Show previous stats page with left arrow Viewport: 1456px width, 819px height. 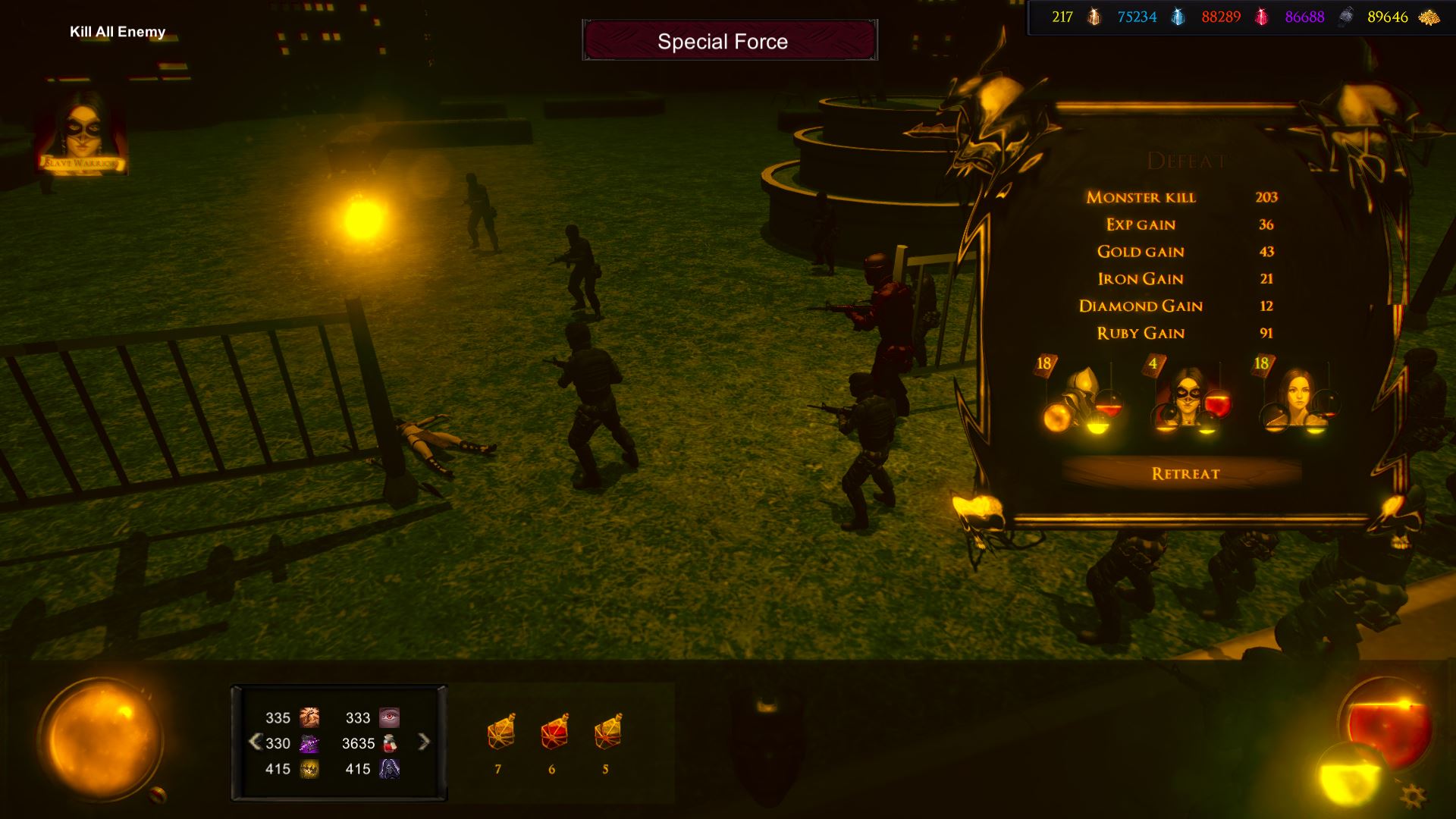pos(255,742)
